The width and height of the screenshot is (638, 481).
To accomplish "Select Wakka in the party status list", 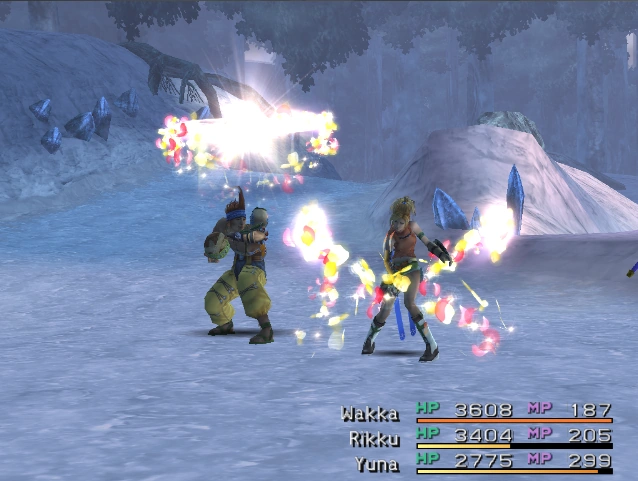I will pyautogui.click(x=369, y=412).
